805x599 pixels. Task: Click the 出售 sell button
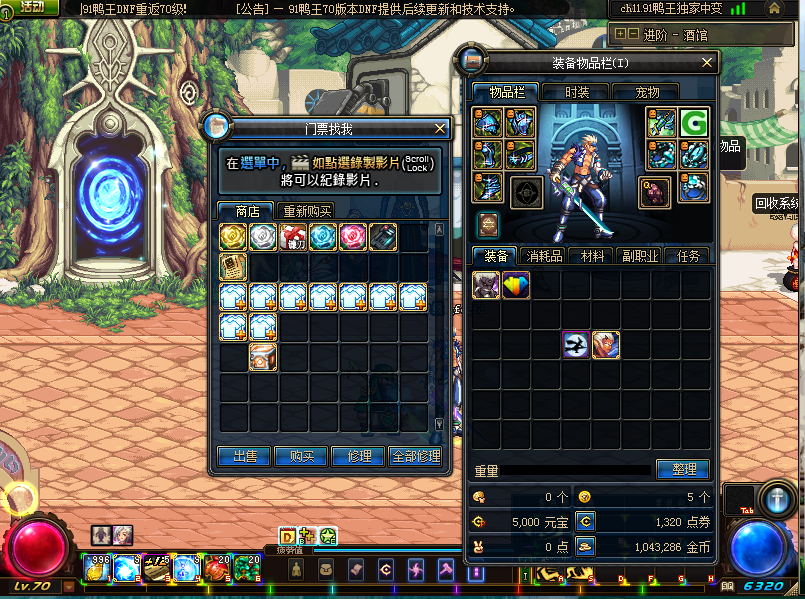245,456
